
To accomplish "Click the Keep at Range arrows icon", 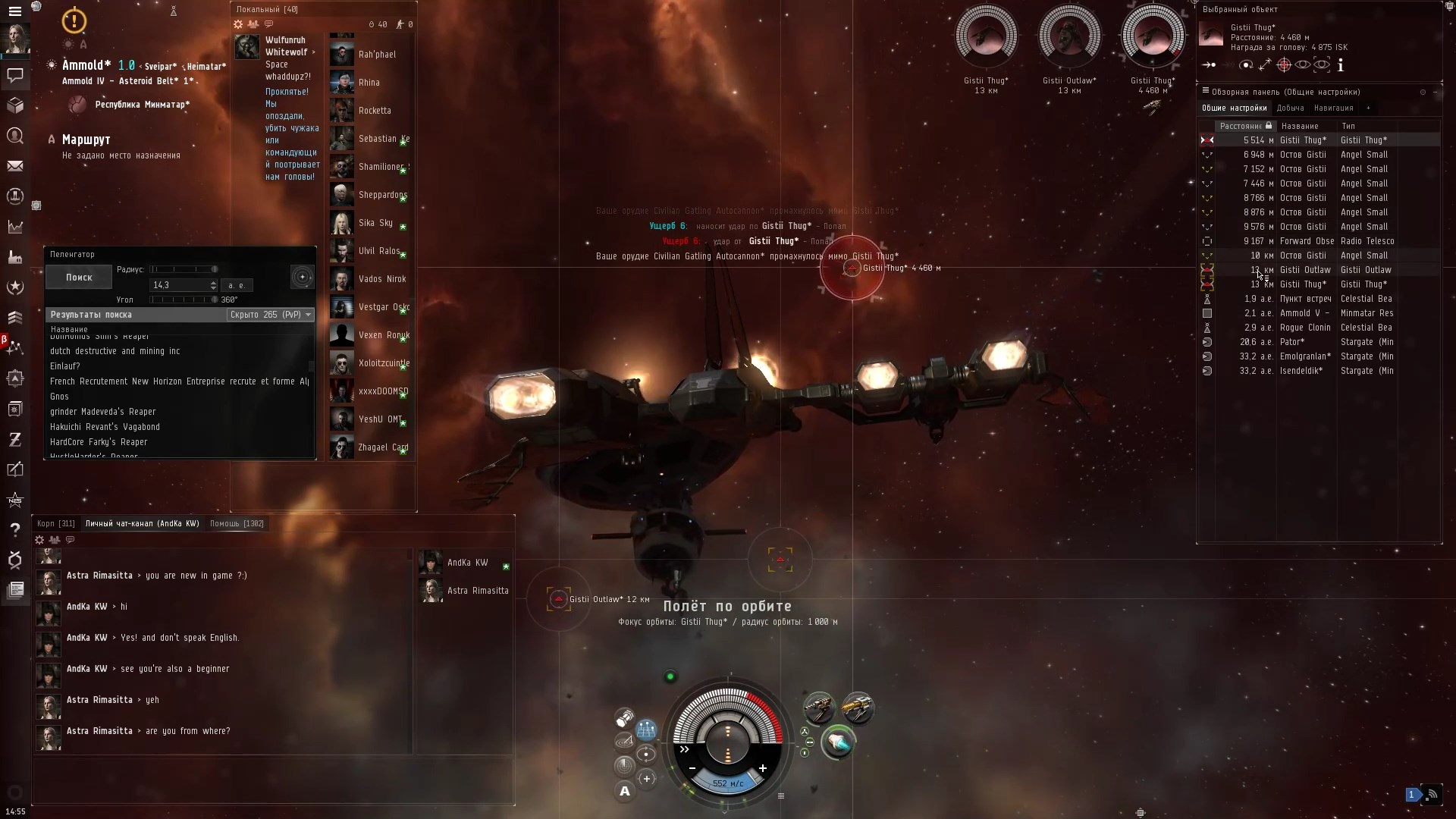I will point(1266,65).
